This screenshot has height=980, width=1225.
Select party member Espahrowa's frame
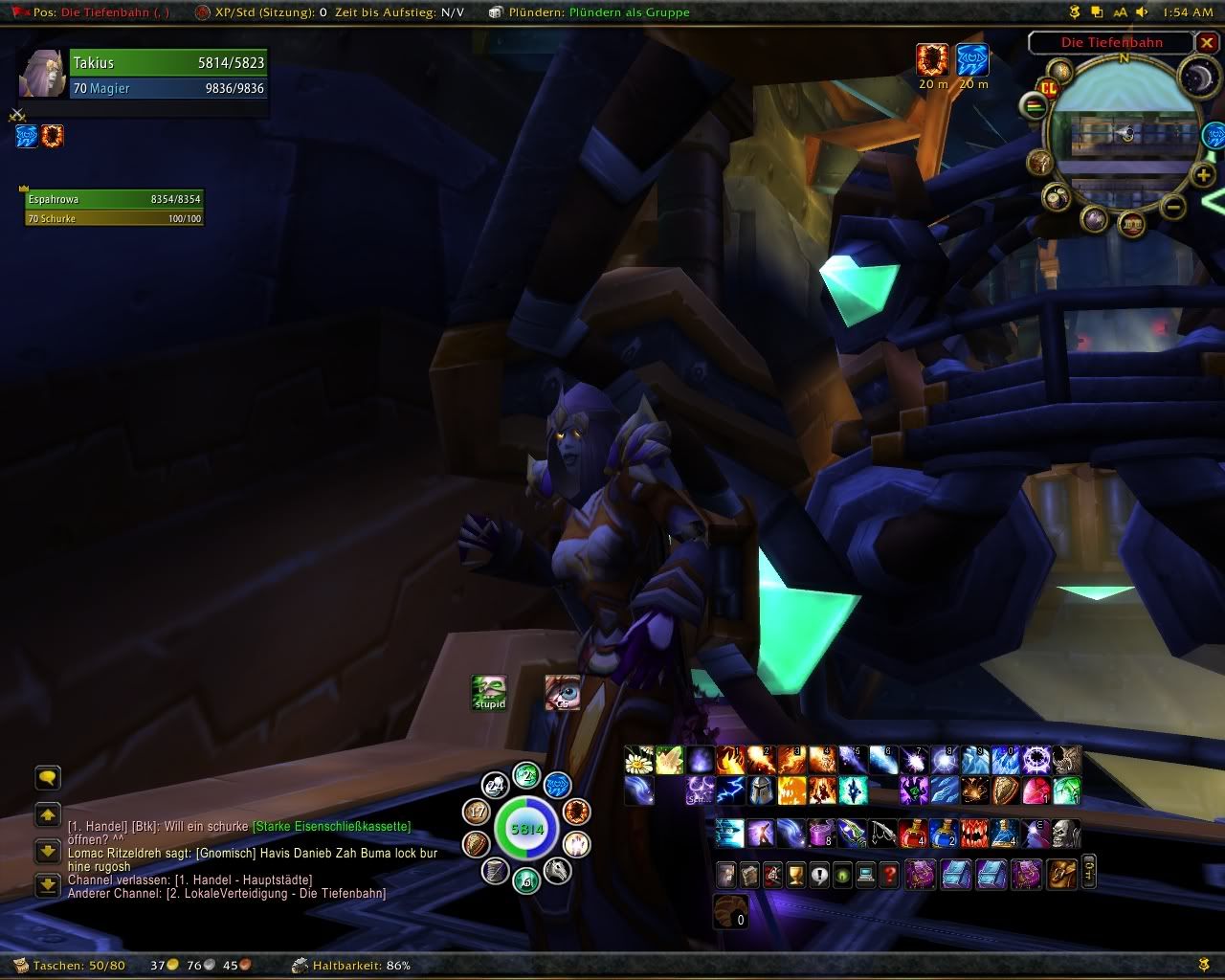pos(114,208)
